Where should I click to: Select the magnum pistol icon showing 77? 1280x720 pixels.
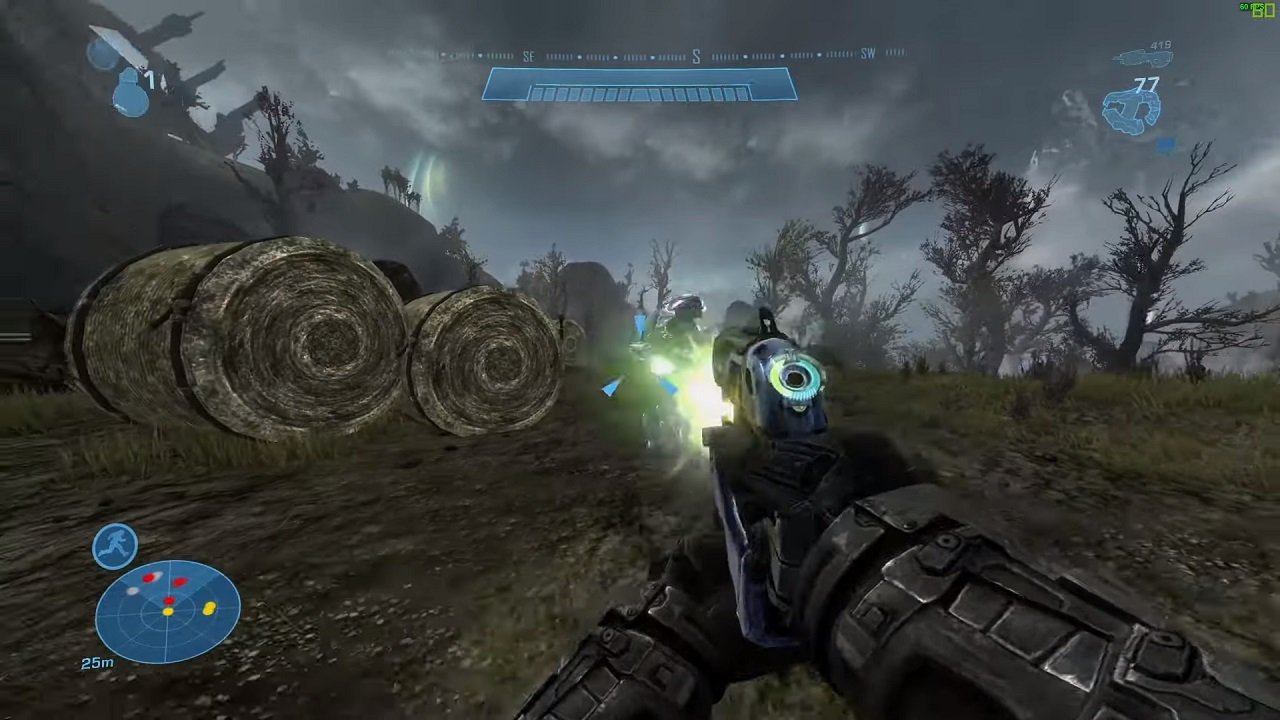pos(1130,110)
